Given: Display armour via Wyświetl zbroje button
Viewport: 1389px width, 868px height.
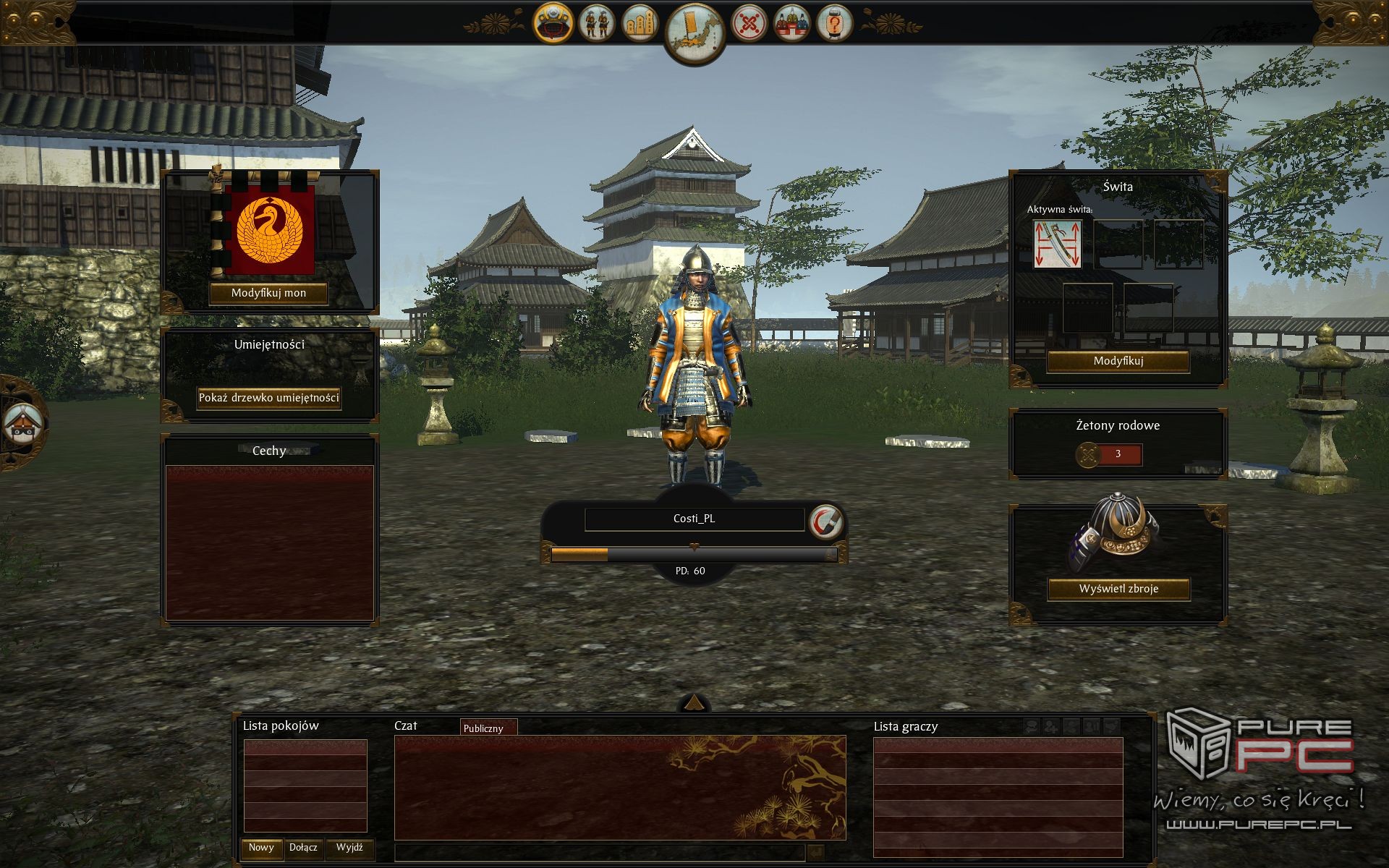Looking at the screenshot, I should [1118, 589].
